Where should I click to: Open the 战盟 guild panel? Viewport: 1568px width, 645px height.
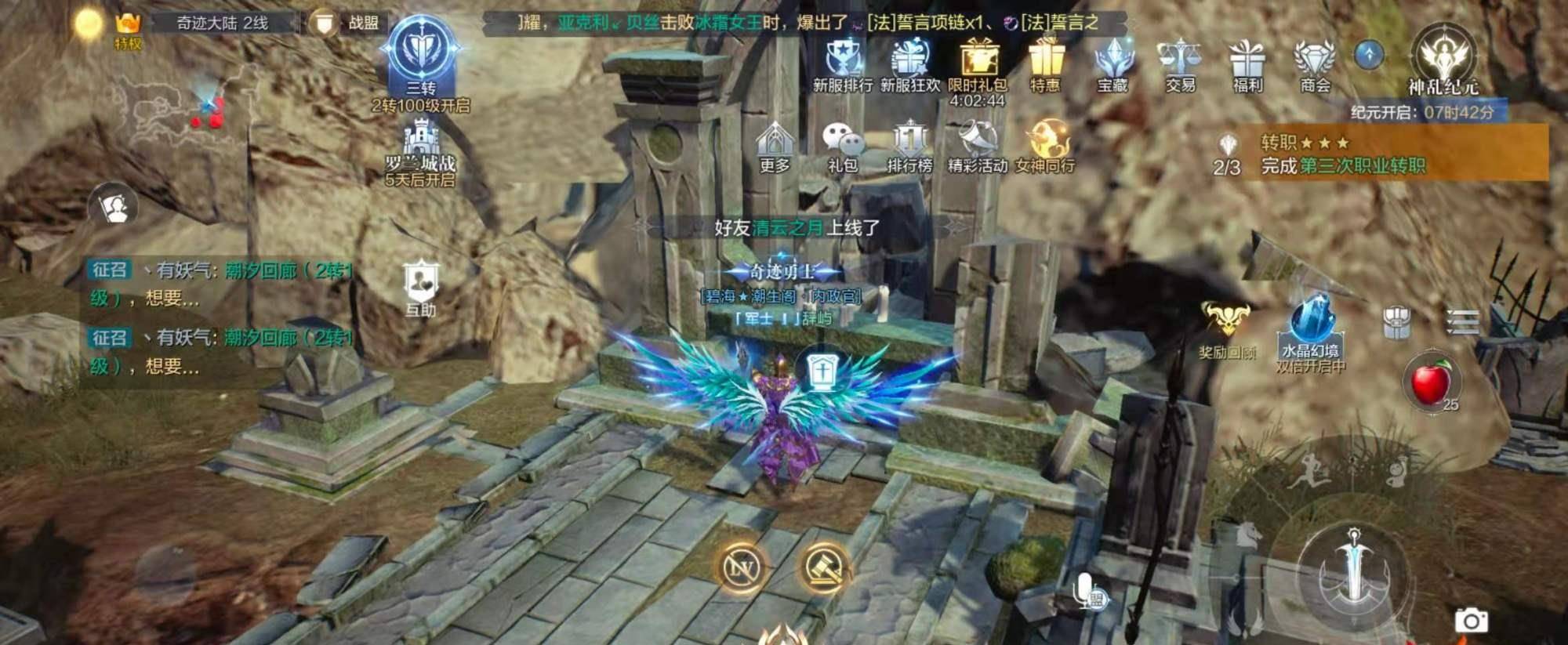[344, 23]
